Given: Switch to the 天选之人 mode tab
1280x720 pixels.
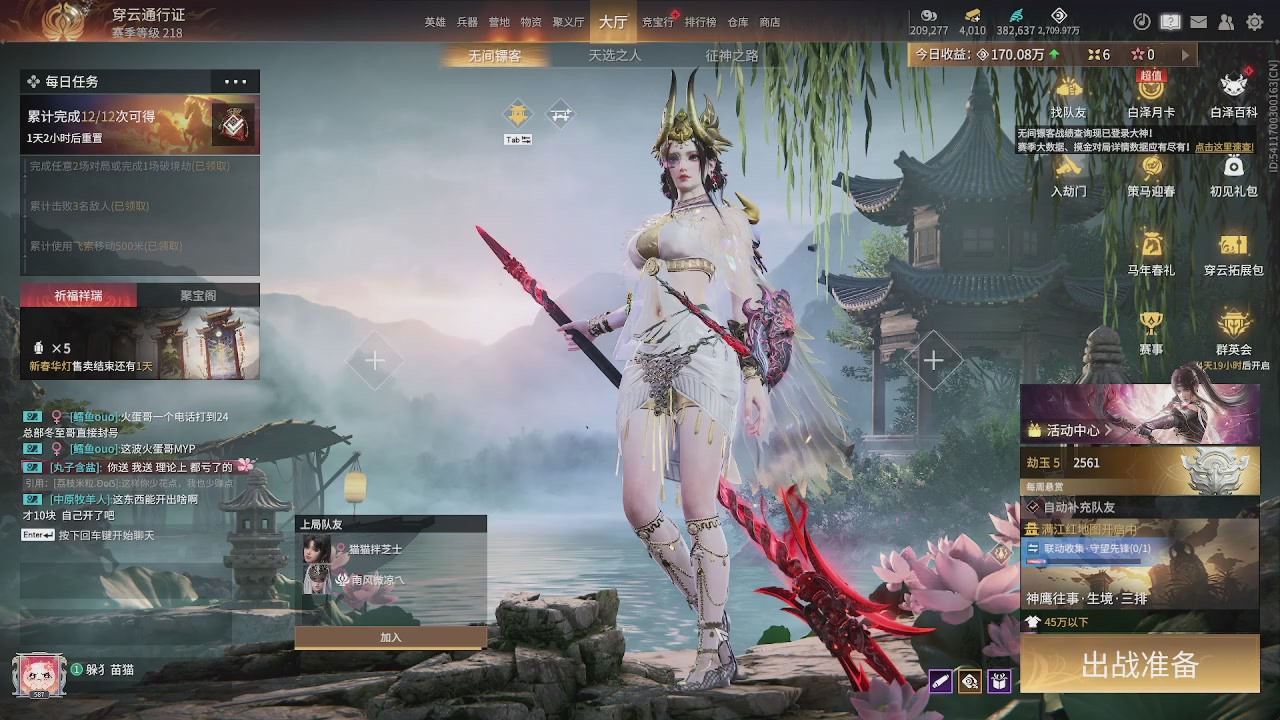Looking at the screenshot, I should coord(614,56).
